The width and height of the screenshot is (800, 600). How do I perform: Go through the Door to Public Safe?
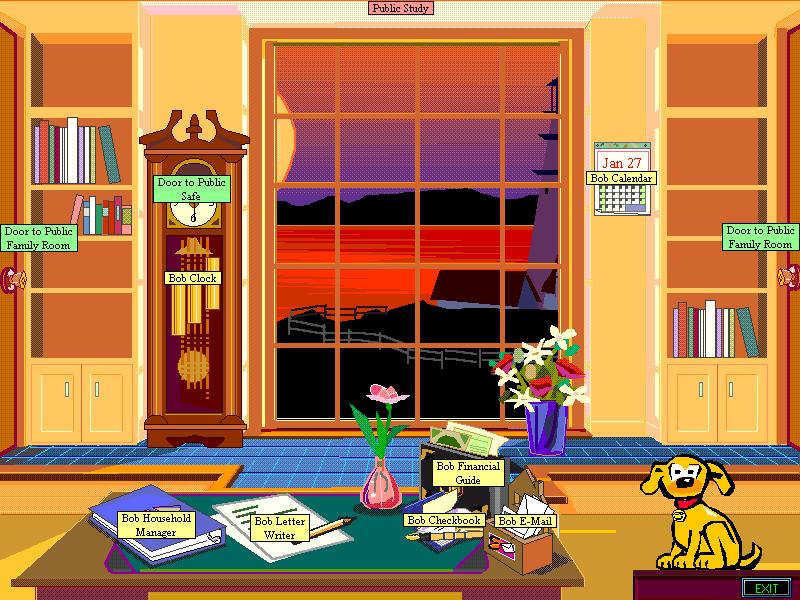click(x=192, y=189)
